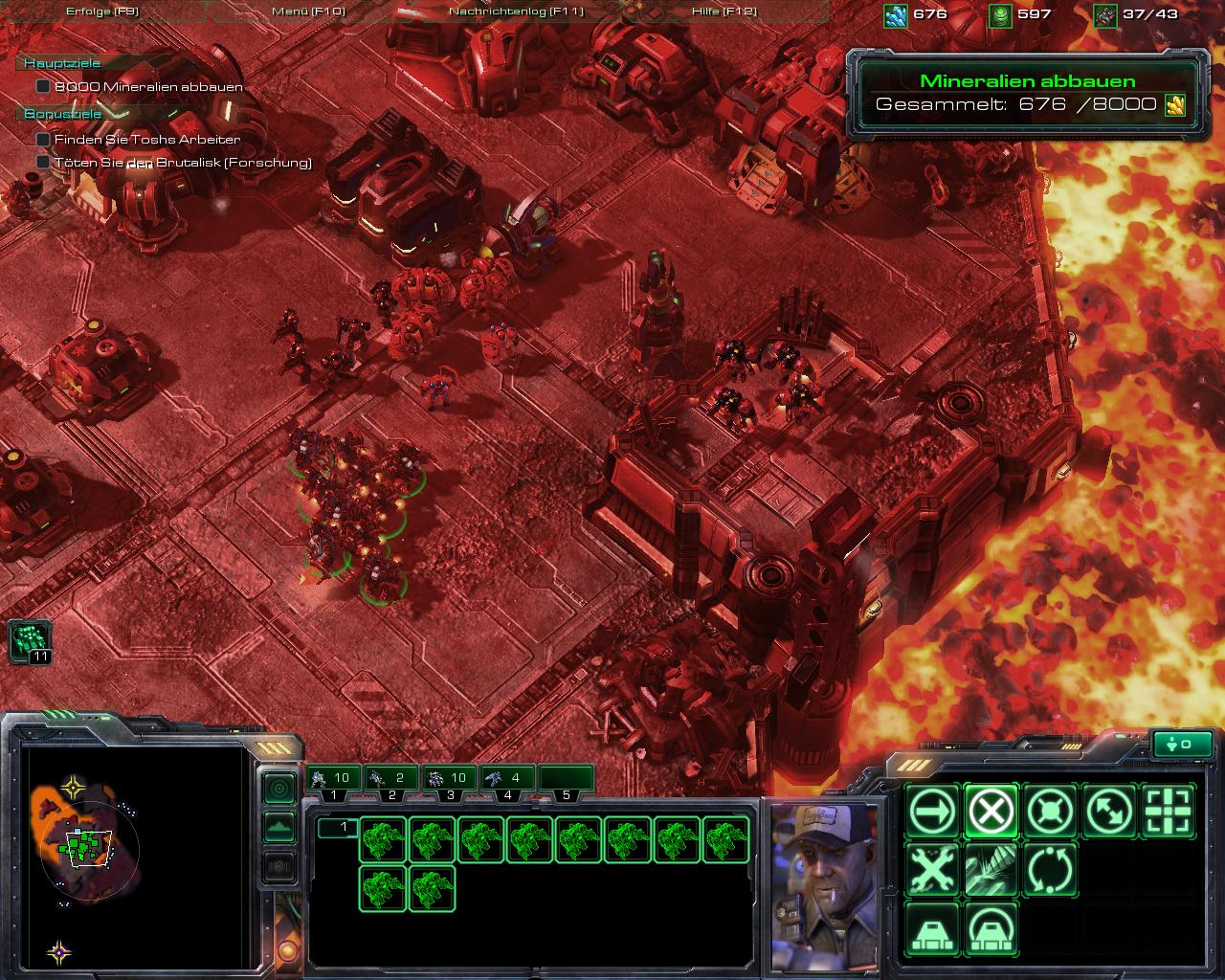The image size is (1225, 980).
Task: Open the Menü (F10) game menu
Action: click(308, 11)
